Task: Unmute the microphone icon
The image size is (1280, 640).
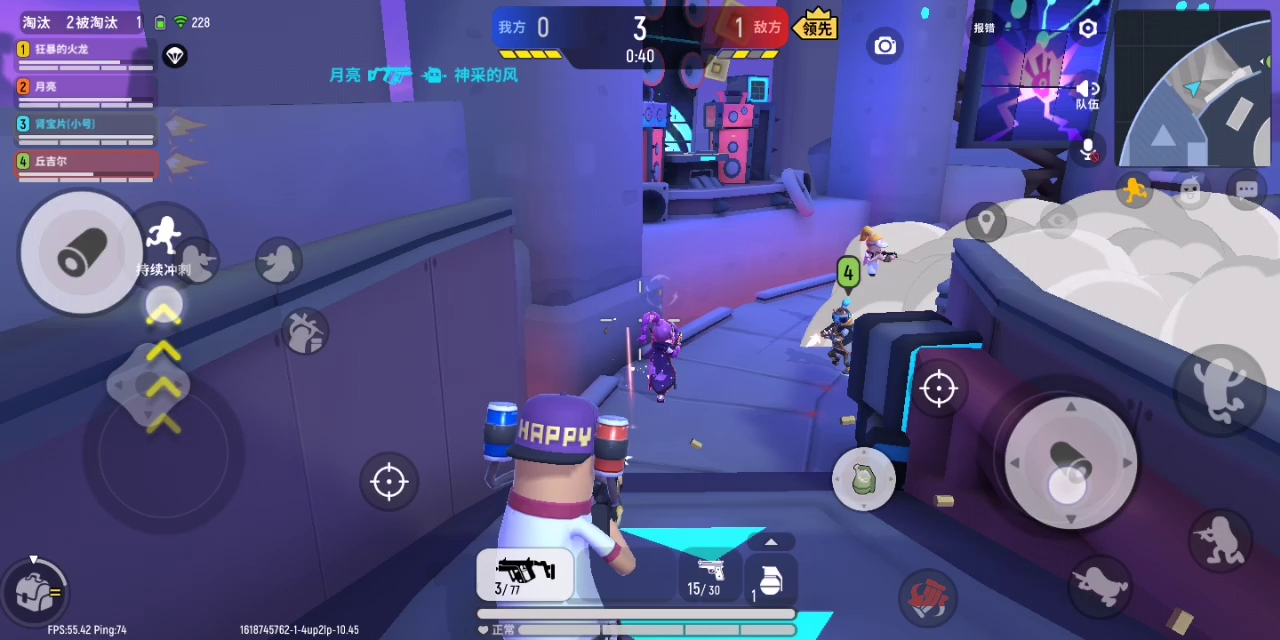Action: [1088, 150]
